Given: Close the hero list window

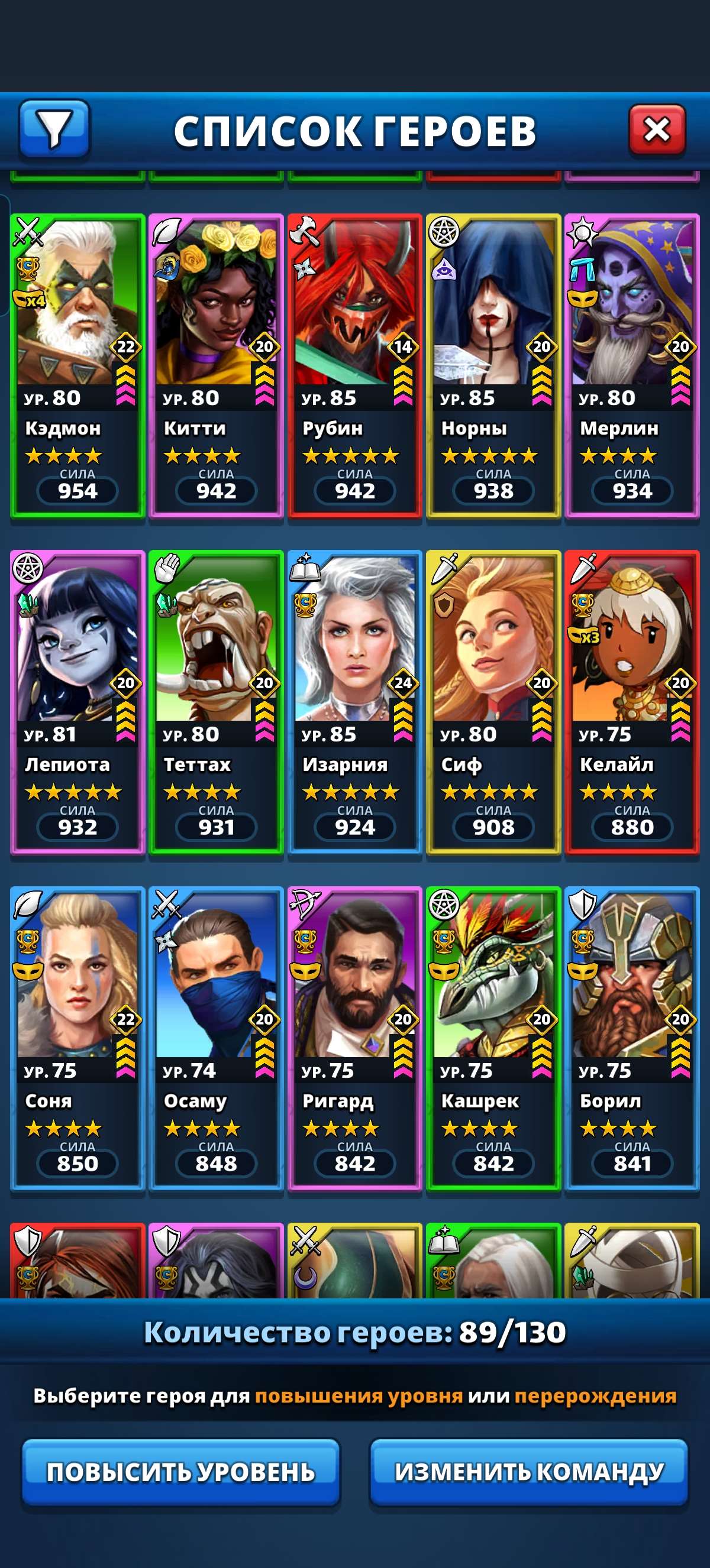Looking at the screenshot, I should tap(656, 129).
